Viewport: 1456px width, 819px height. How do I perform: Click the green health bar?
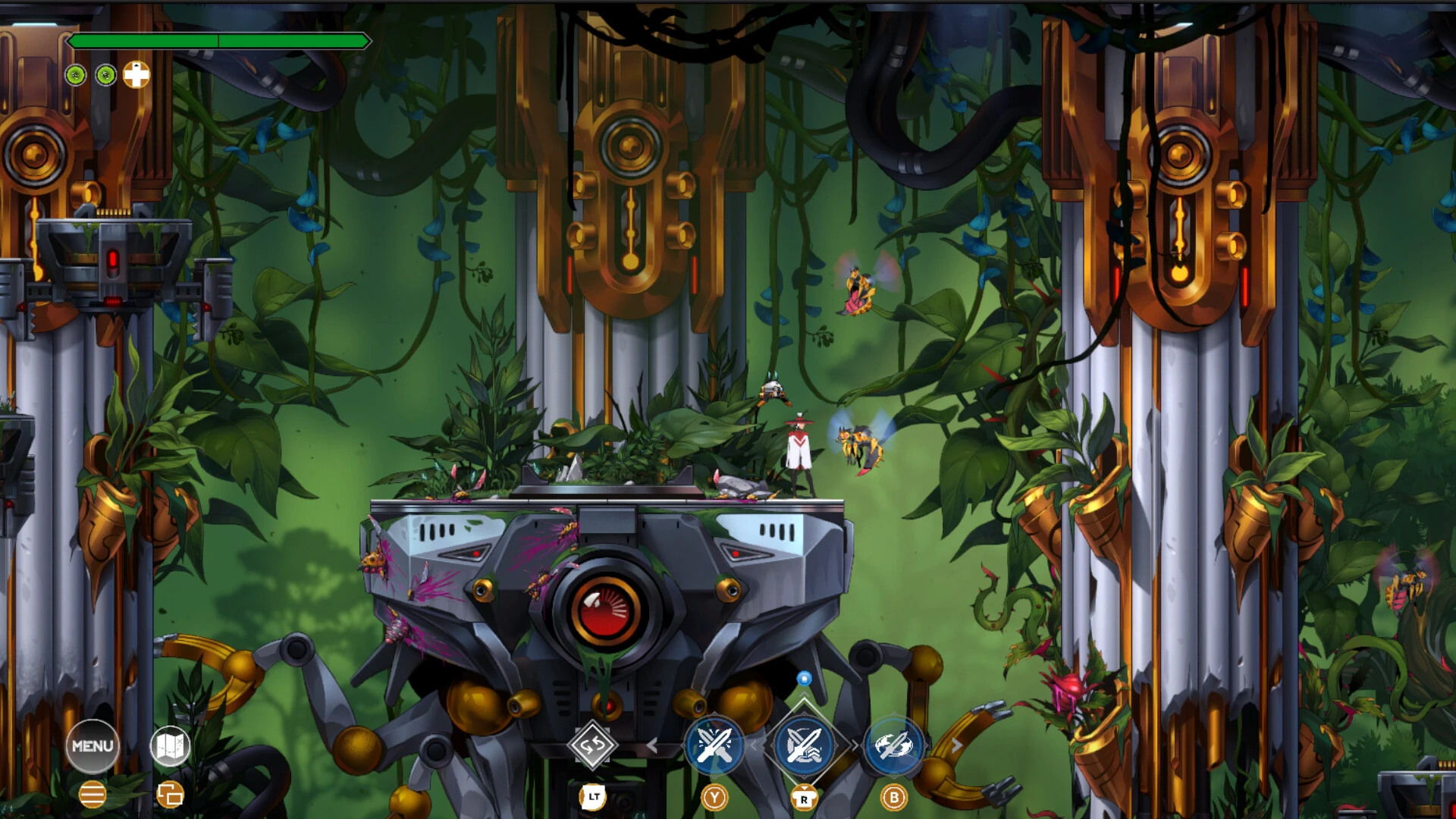pos(220,41)
